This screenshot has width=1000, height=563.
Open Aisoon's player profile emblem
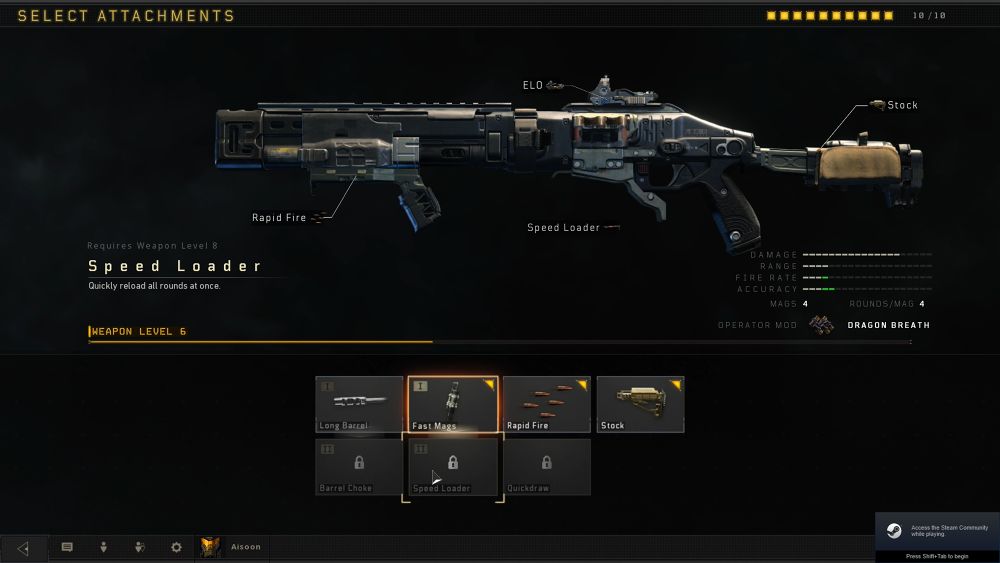(211, 547)
